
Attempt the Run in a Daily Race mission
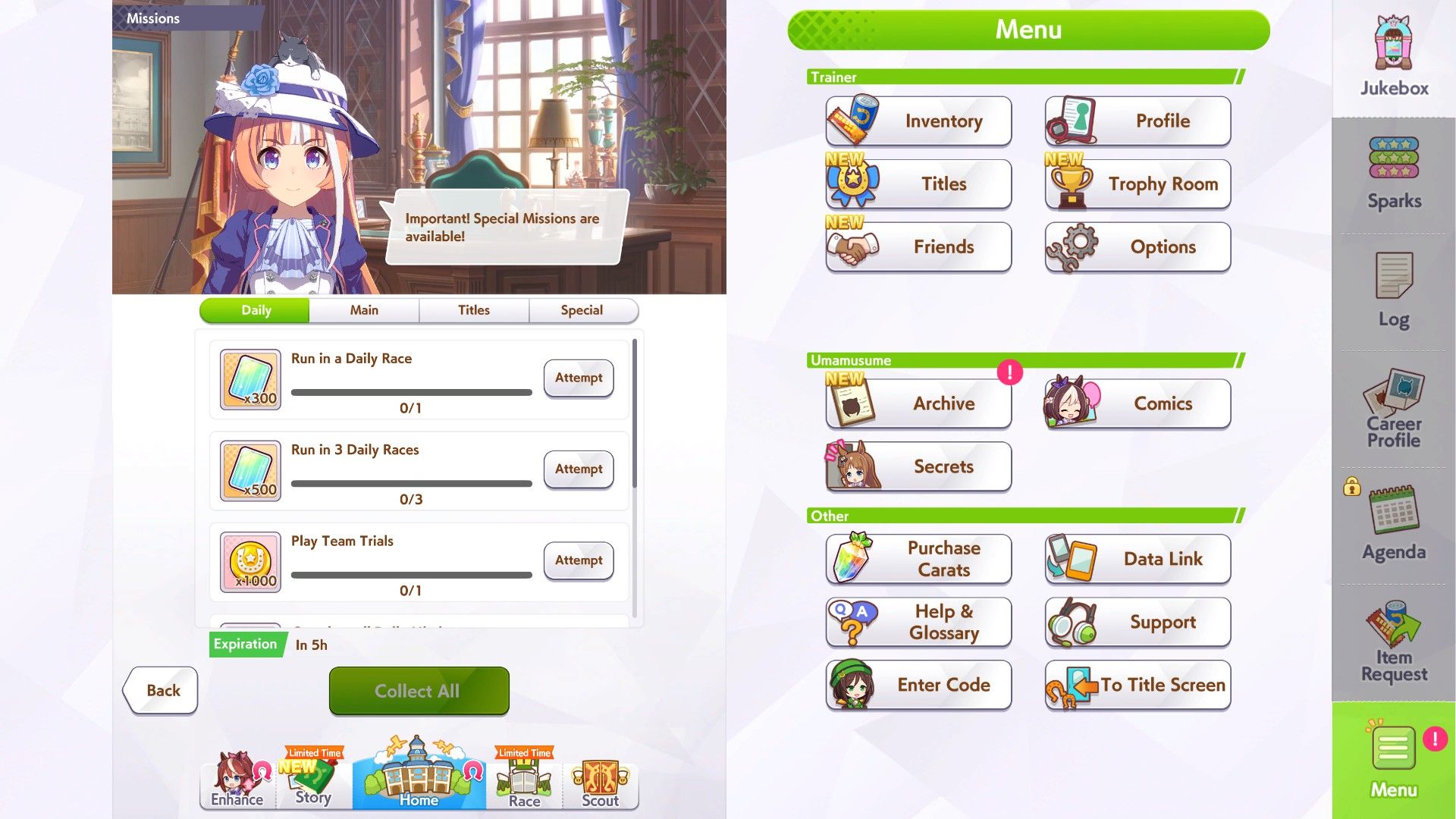[578, 378]
